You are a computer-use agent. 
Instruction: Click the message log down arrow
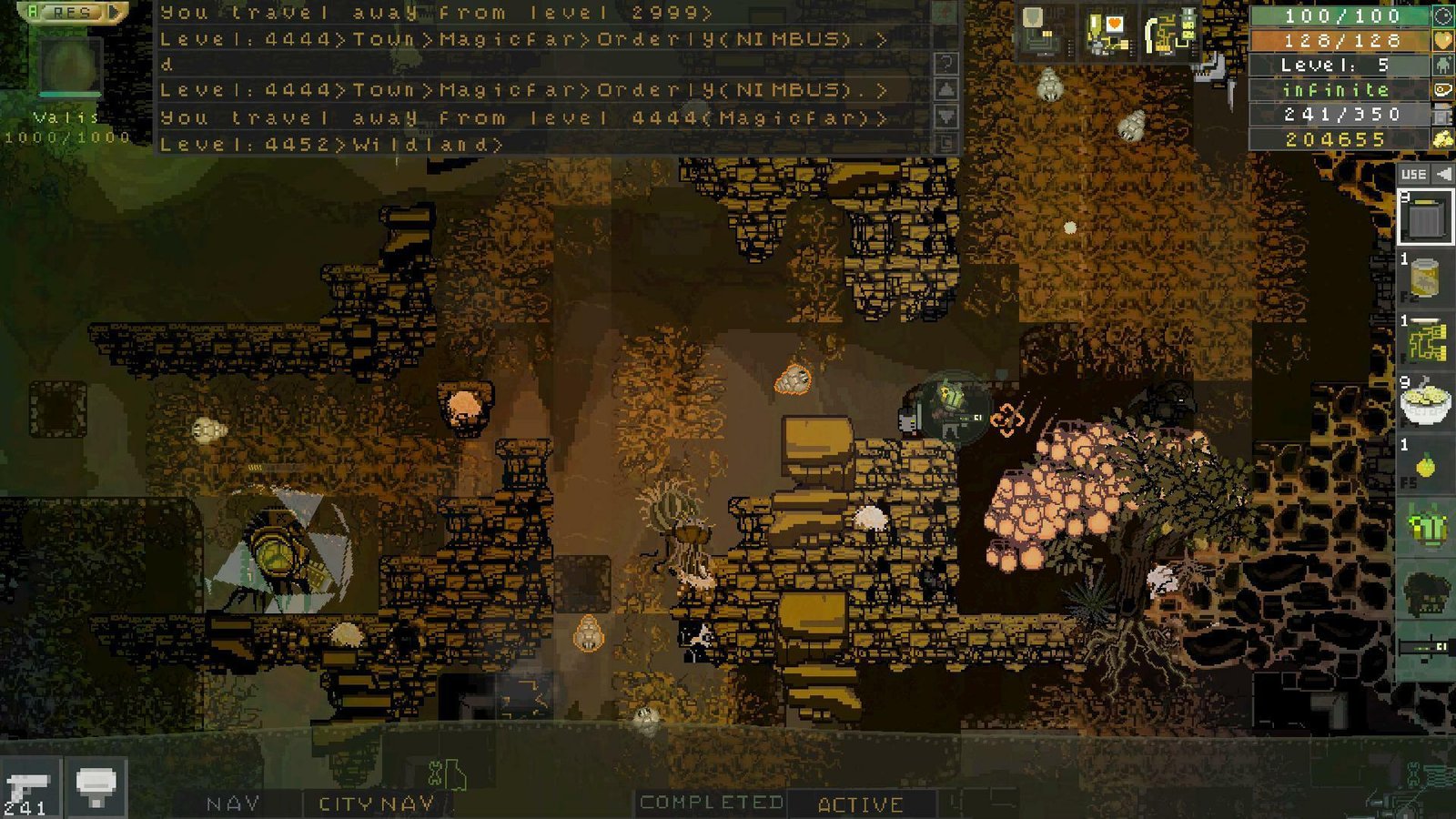(x=946, y=116)
